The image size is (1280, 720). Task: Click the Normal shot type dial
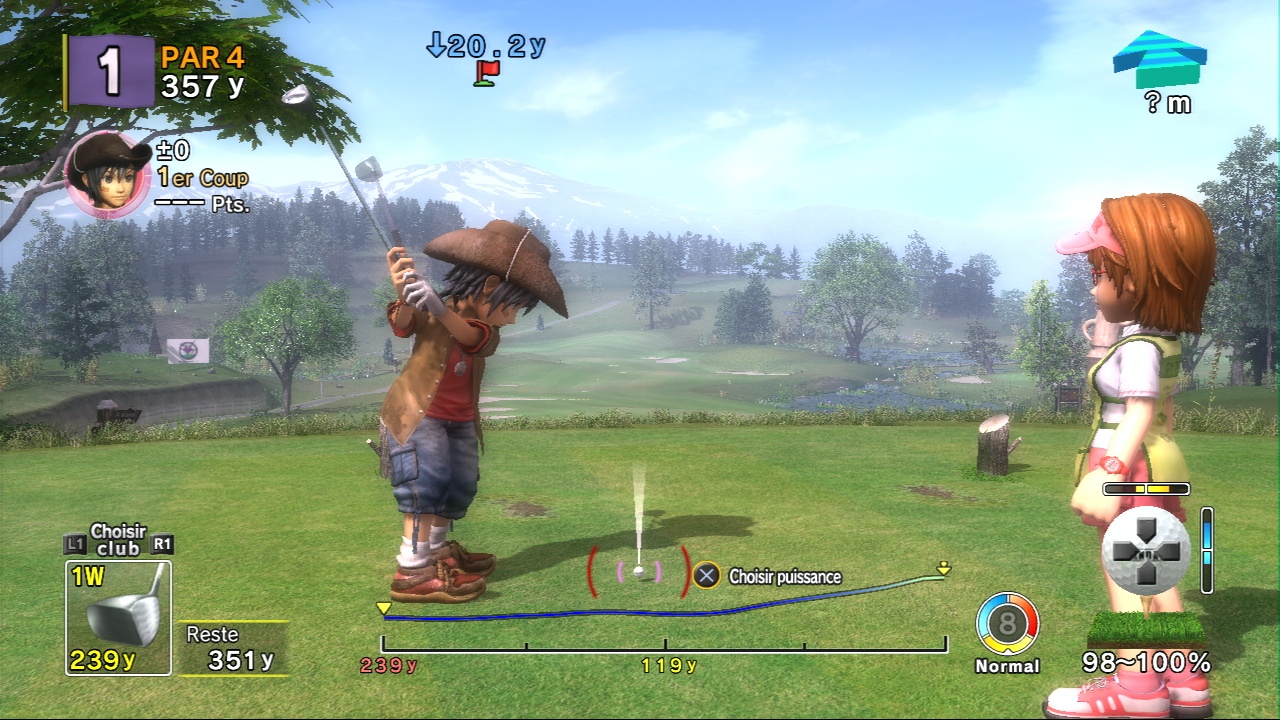pos(1007,625)
